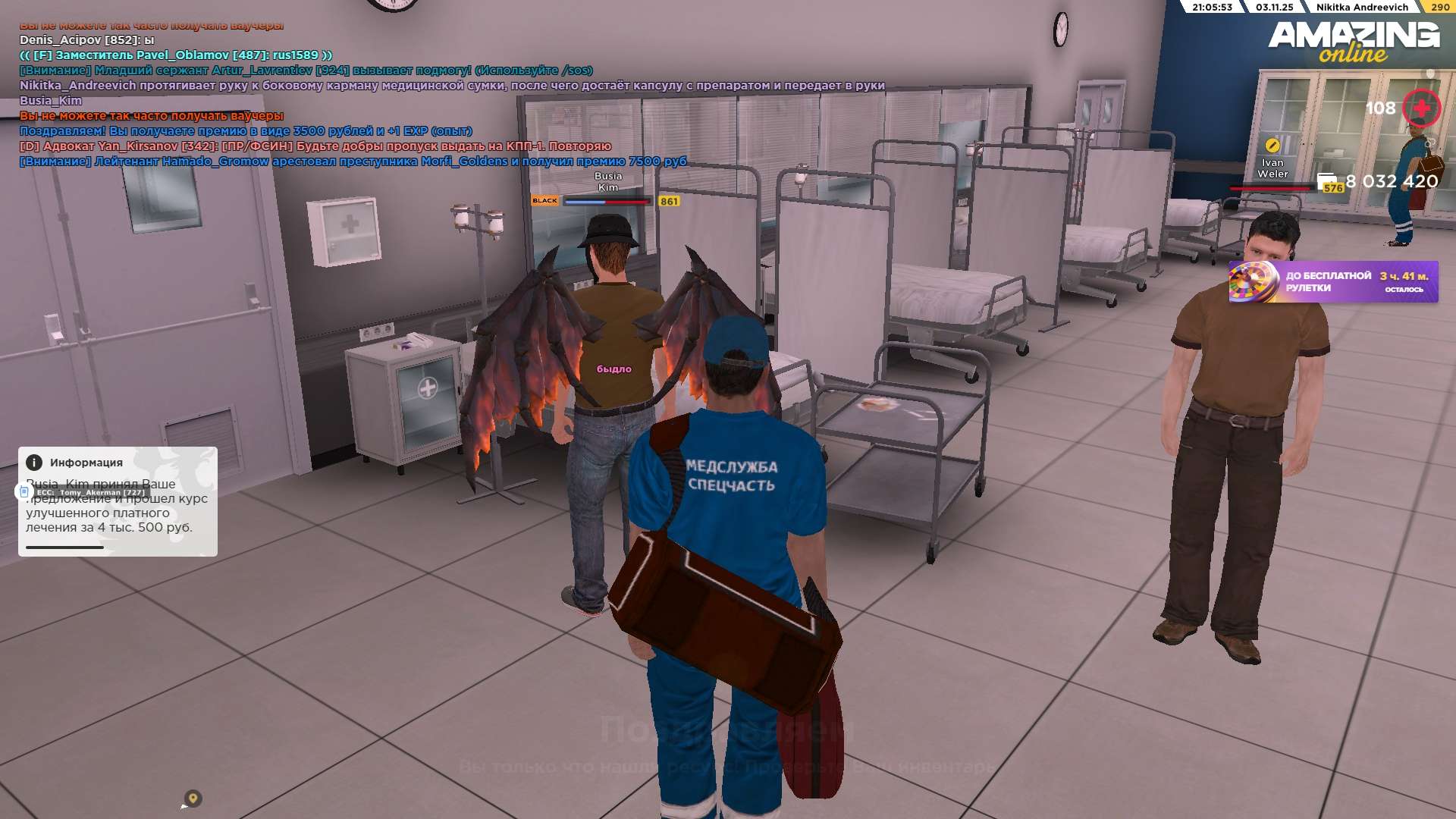Viewport: 1456px width, 819px height.
Task: Click the location pin icon
Action: pyautogui.click(x=193, y=798)
